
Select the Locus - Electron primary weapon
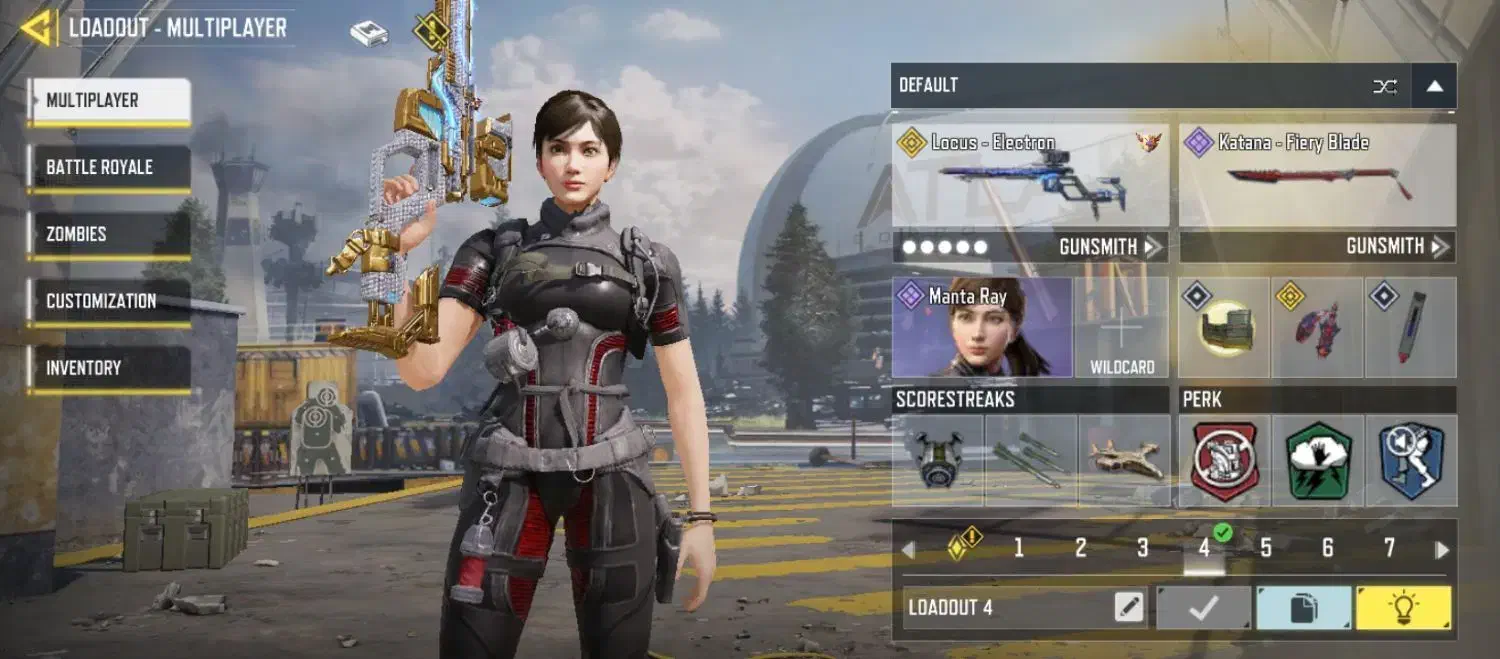coord(1030,175)
